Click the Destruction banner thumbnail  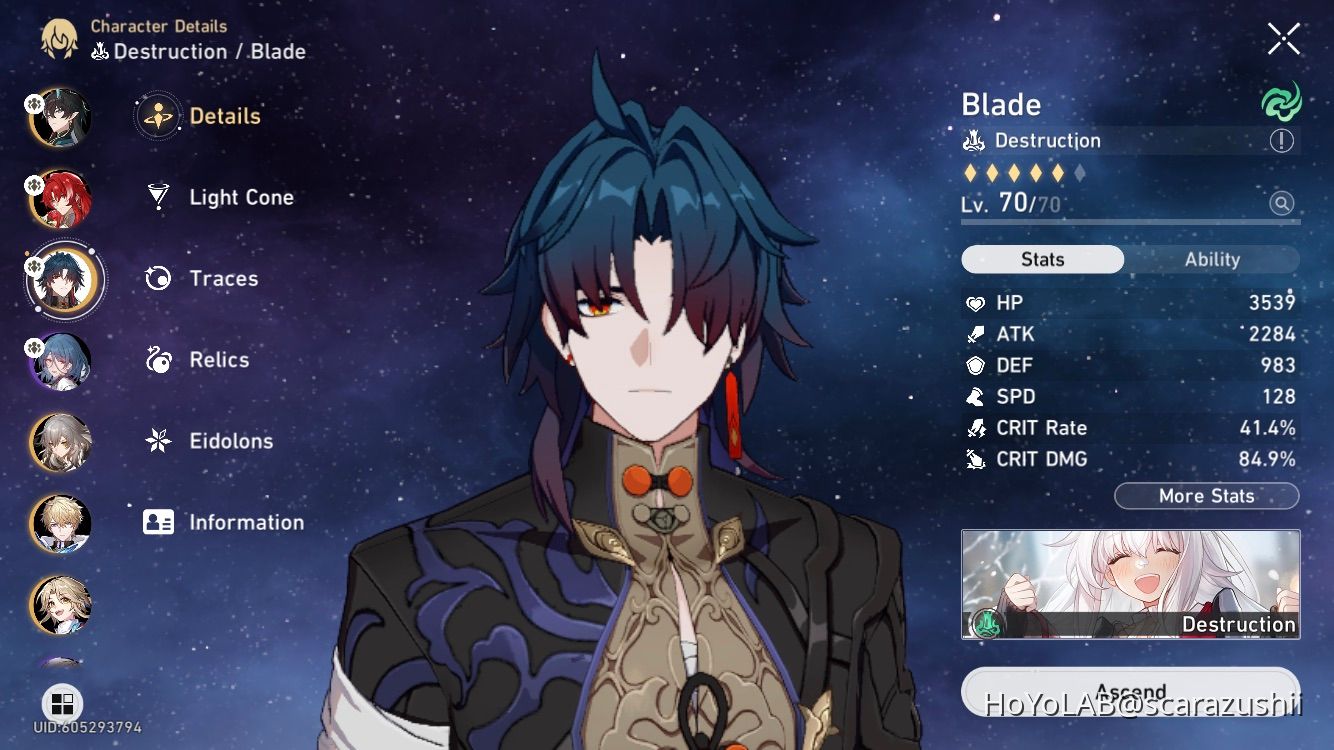coord(1130,583)
